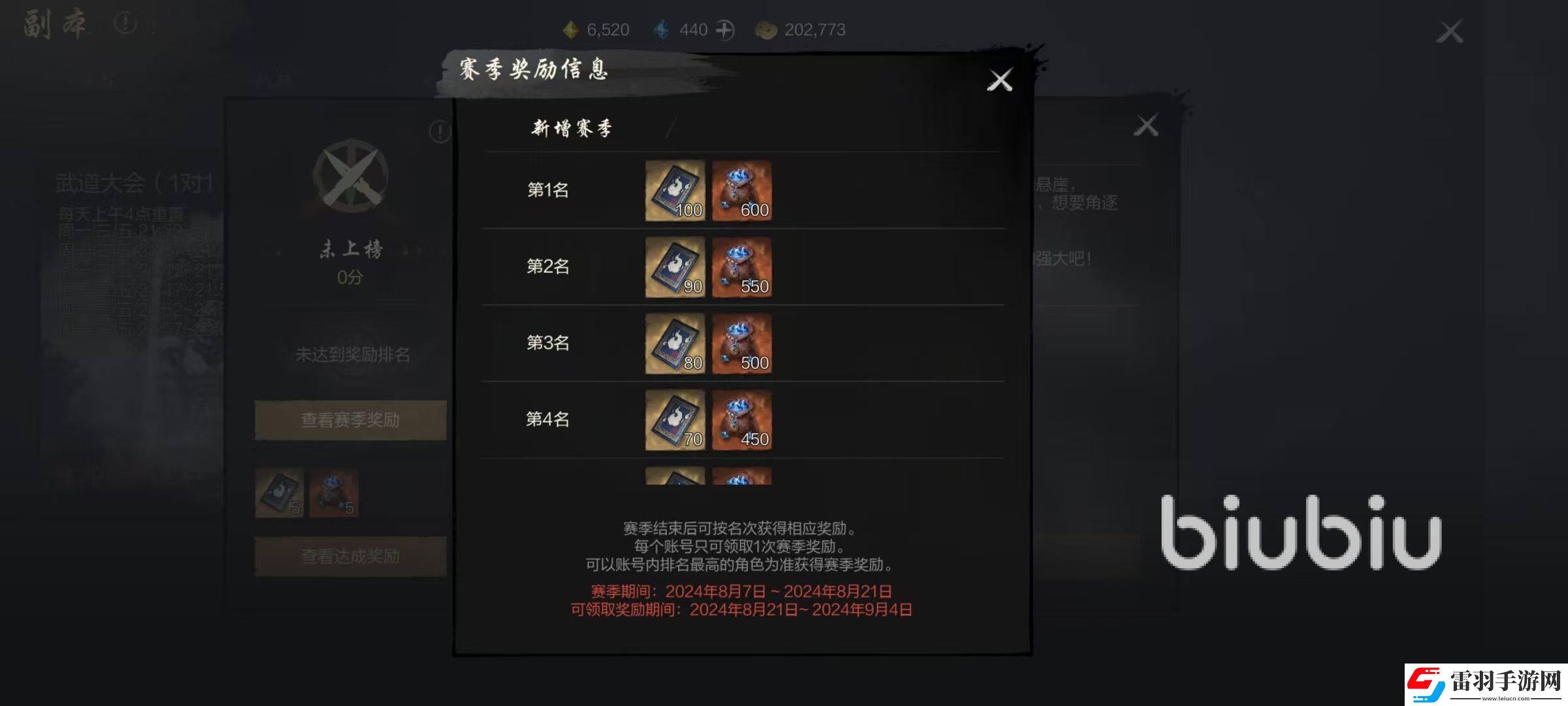Click the gem reward thumbnail marked 5
Image resolution: width=1568 pixels, height=706 pixels.
[x=333, y=492]
